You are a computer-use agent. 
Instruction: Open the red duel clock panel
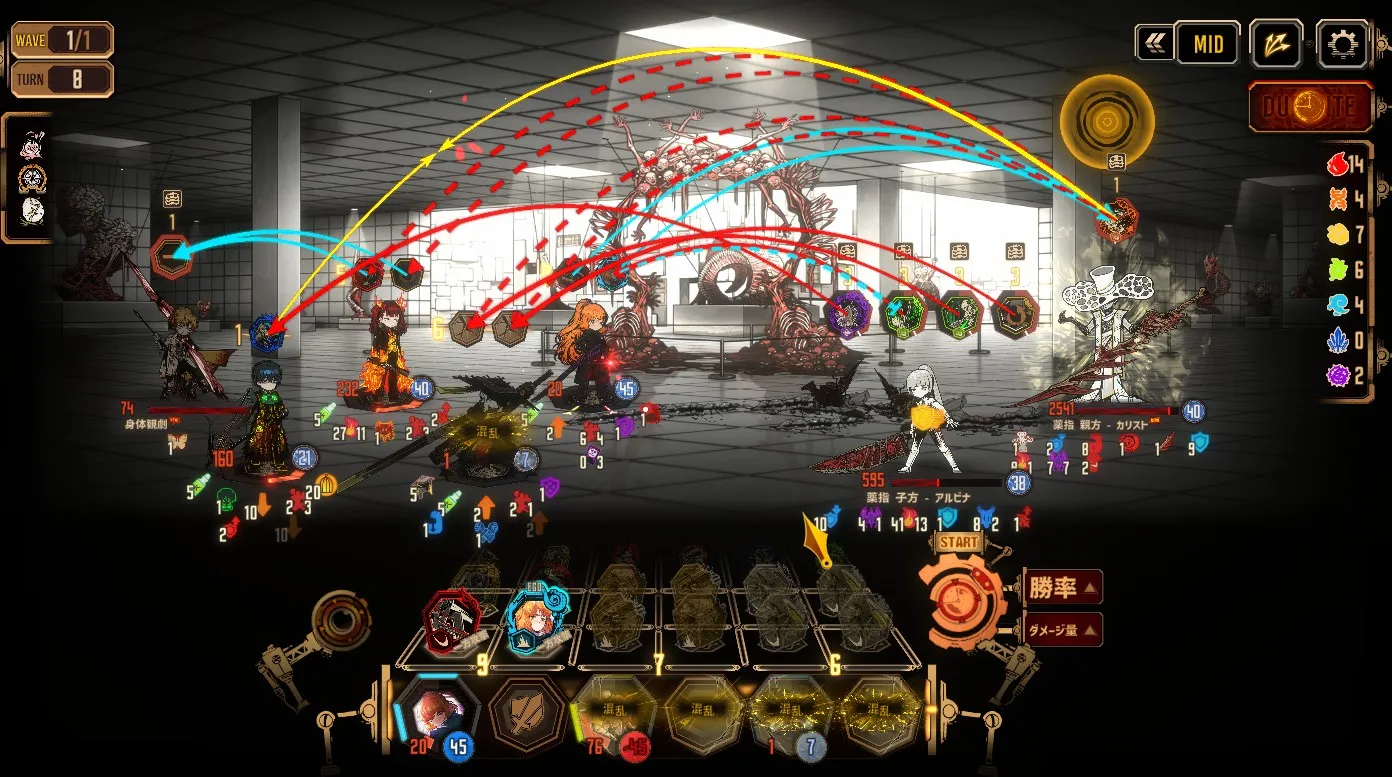(1310, 107)
